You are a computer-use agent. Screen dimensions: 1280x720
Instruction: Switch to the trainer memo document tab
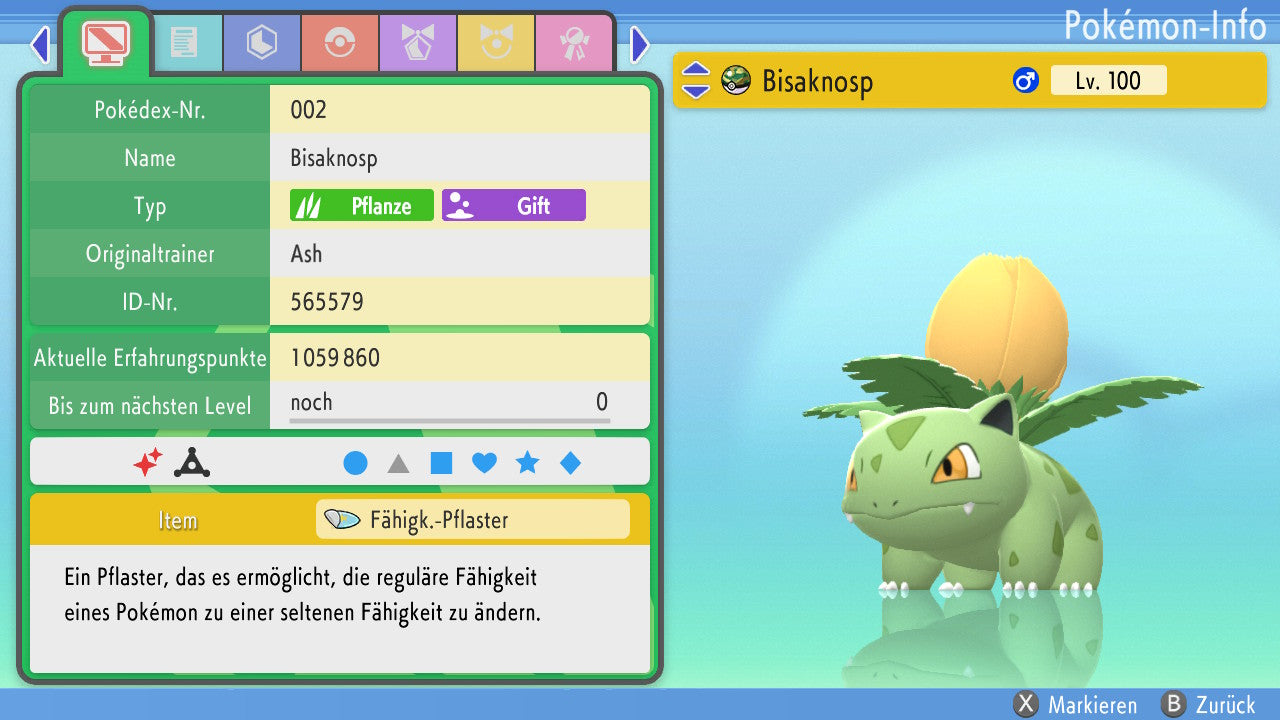click(x=184, y=43)
